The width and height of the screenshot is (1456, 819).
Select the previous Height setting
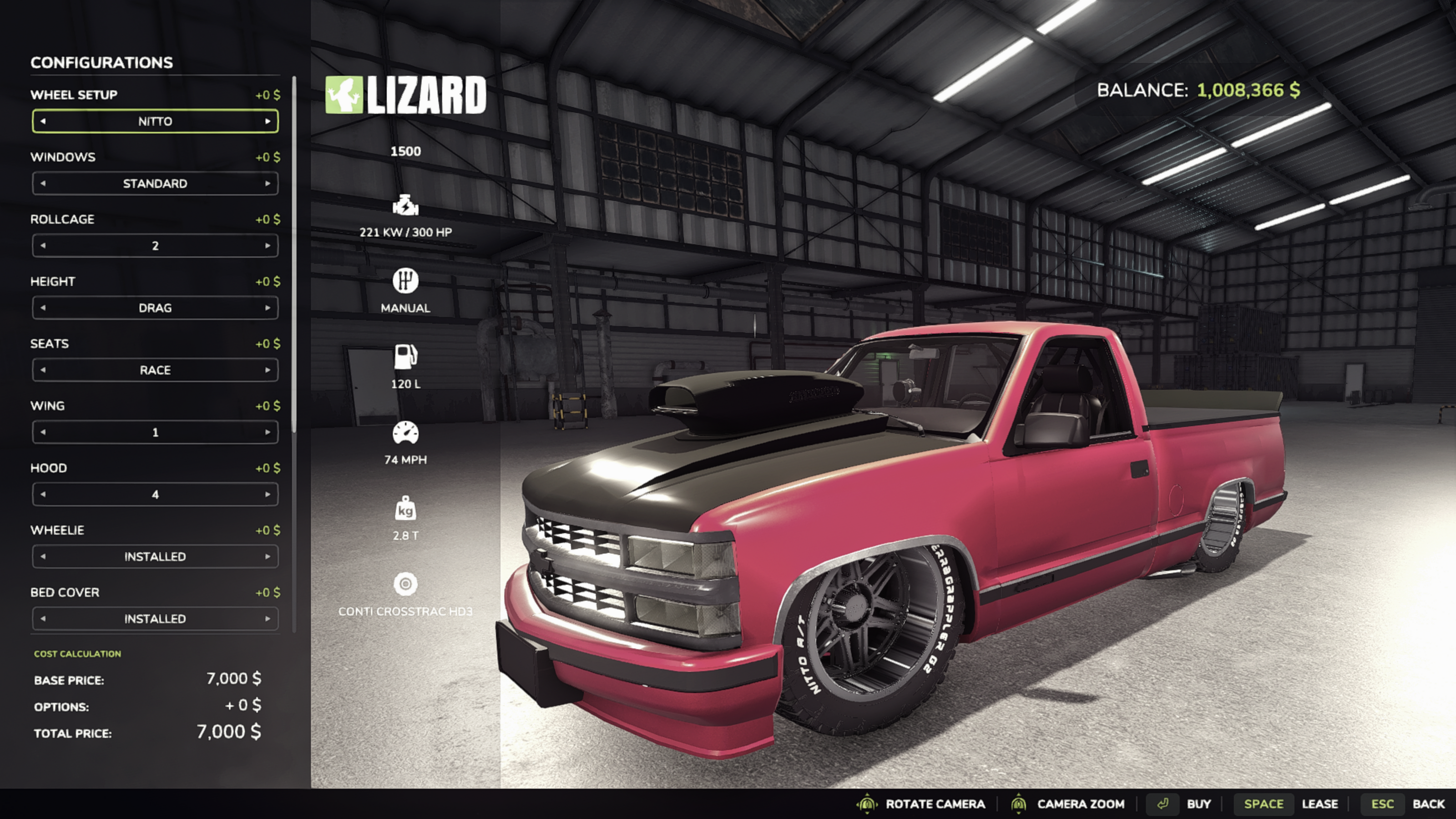pyautogui.click(x=44, y=308)
